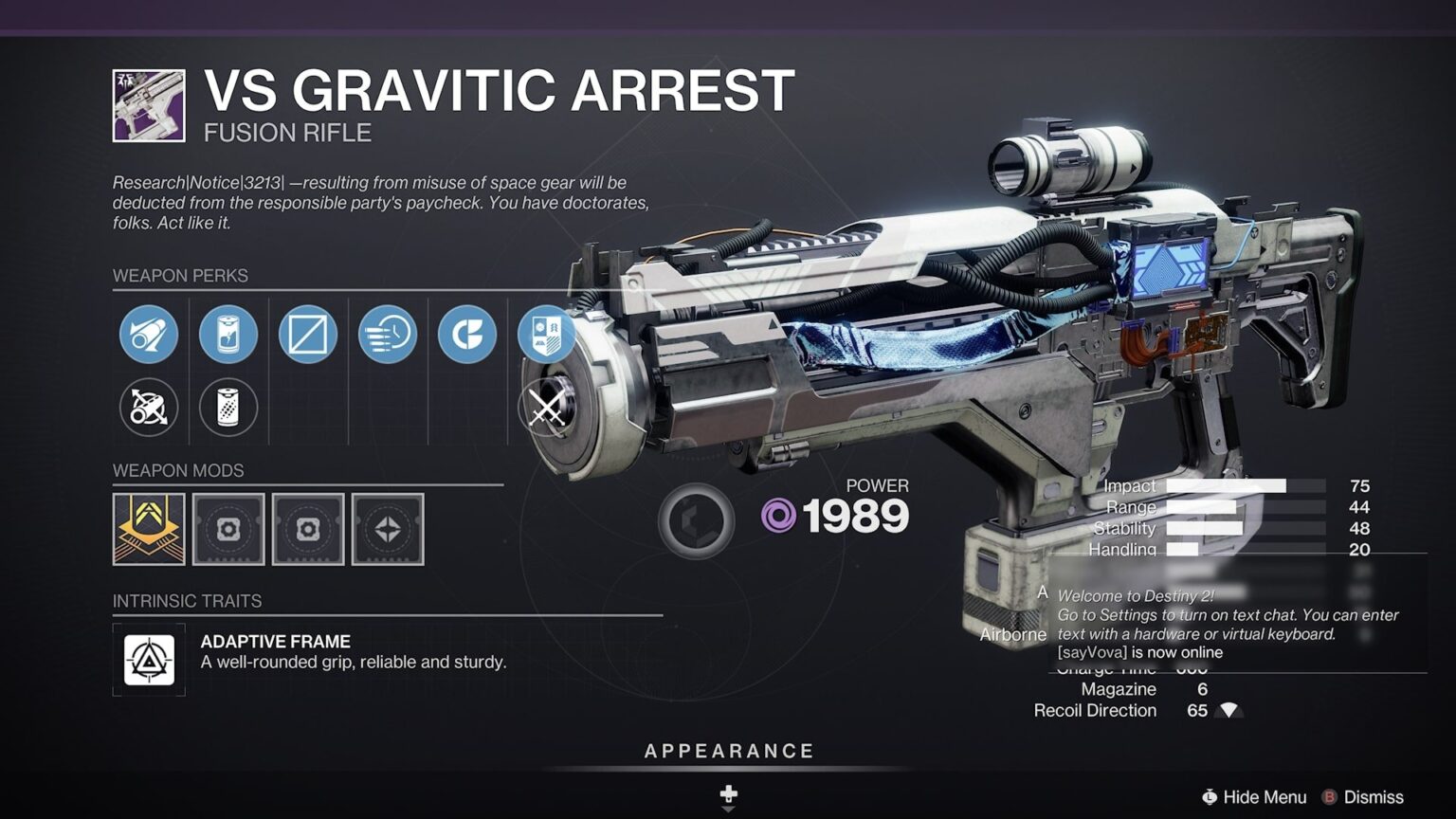Select the first barrel perk icon
Screen dimensions: 1456x819
(148, 335)
